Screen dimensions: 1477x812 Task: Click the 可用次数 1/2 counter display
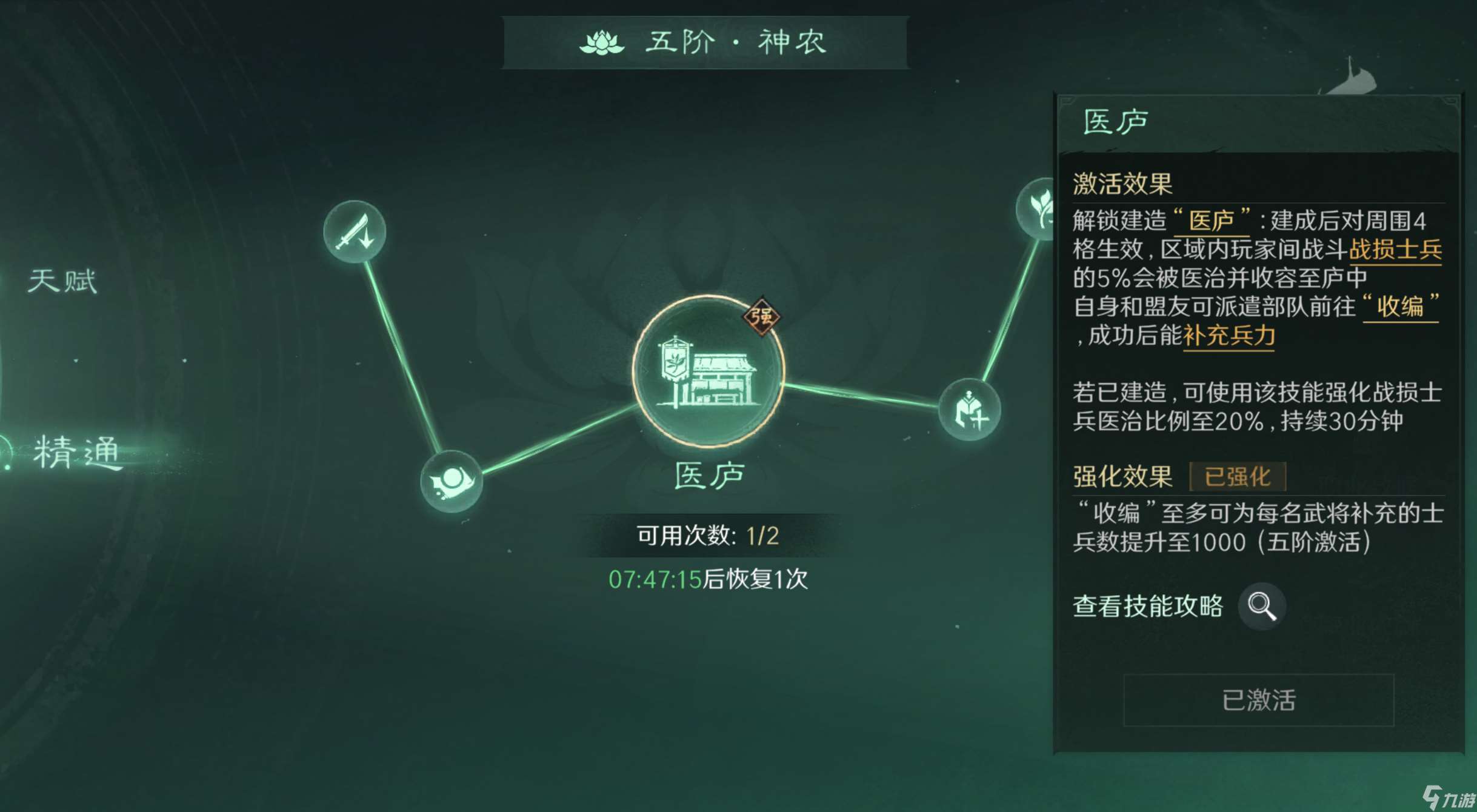(x=708, y=536)
